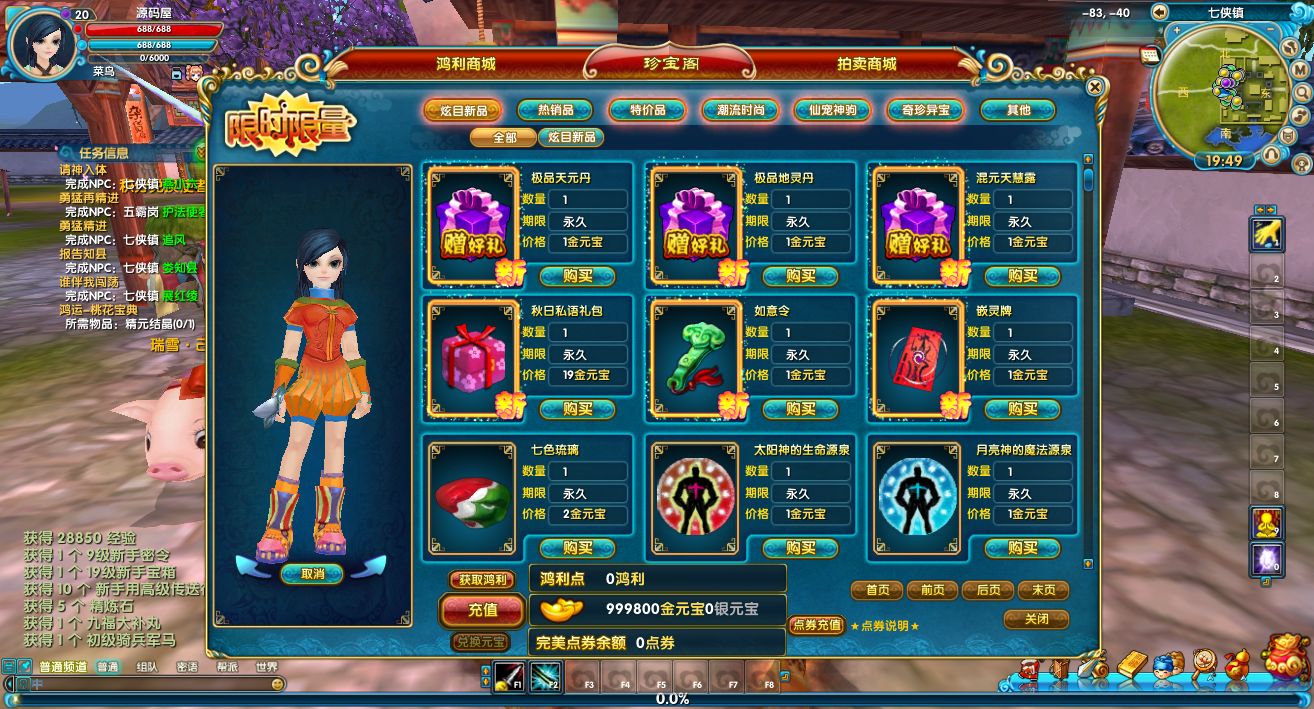Screen dimensions: 1314x709
Task: Open the 拍卖商城 tab
Action: tap(866, 64)
